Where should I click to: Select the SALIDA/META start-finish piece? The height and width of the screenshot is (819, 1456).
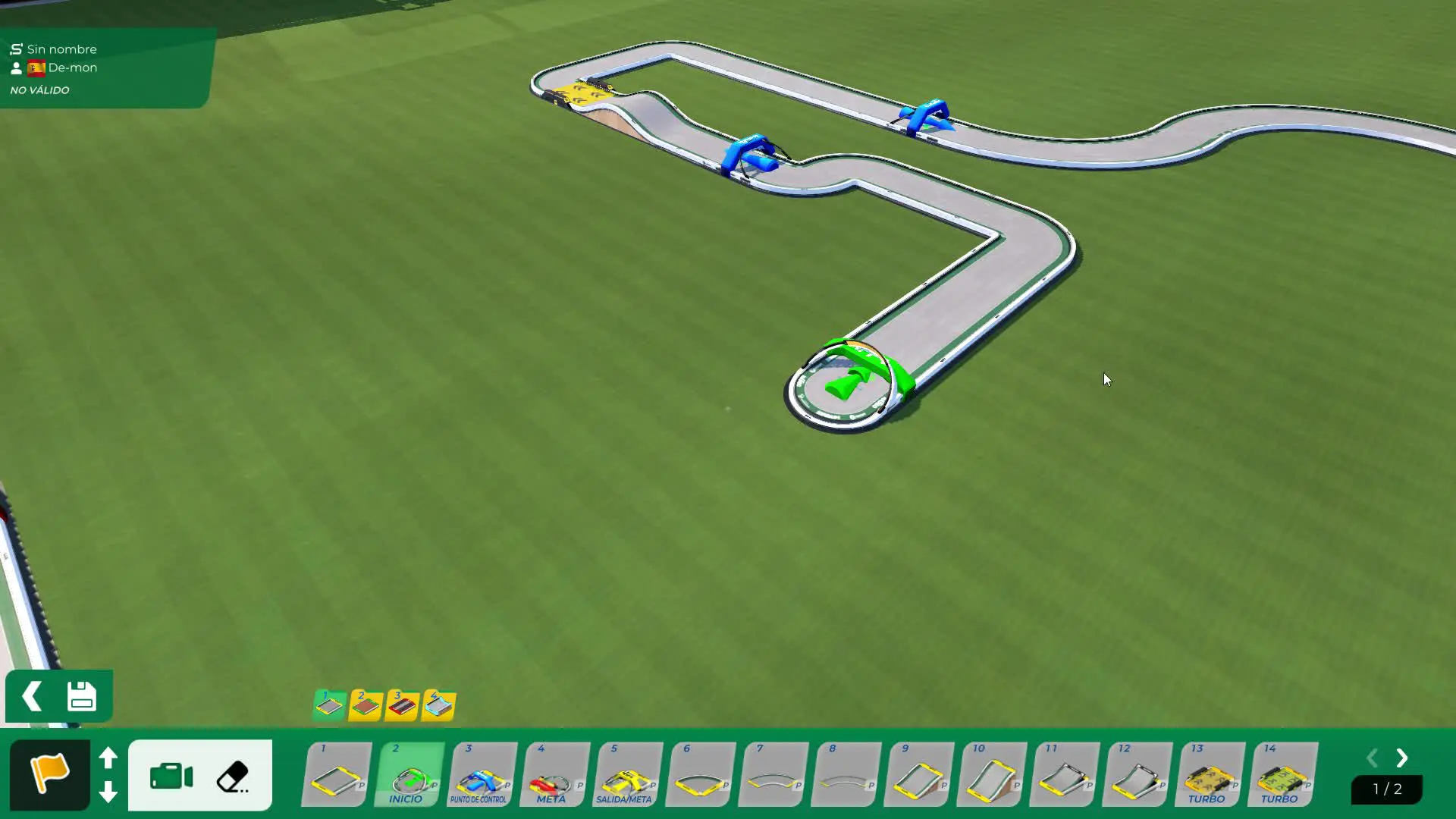[627, 776]
